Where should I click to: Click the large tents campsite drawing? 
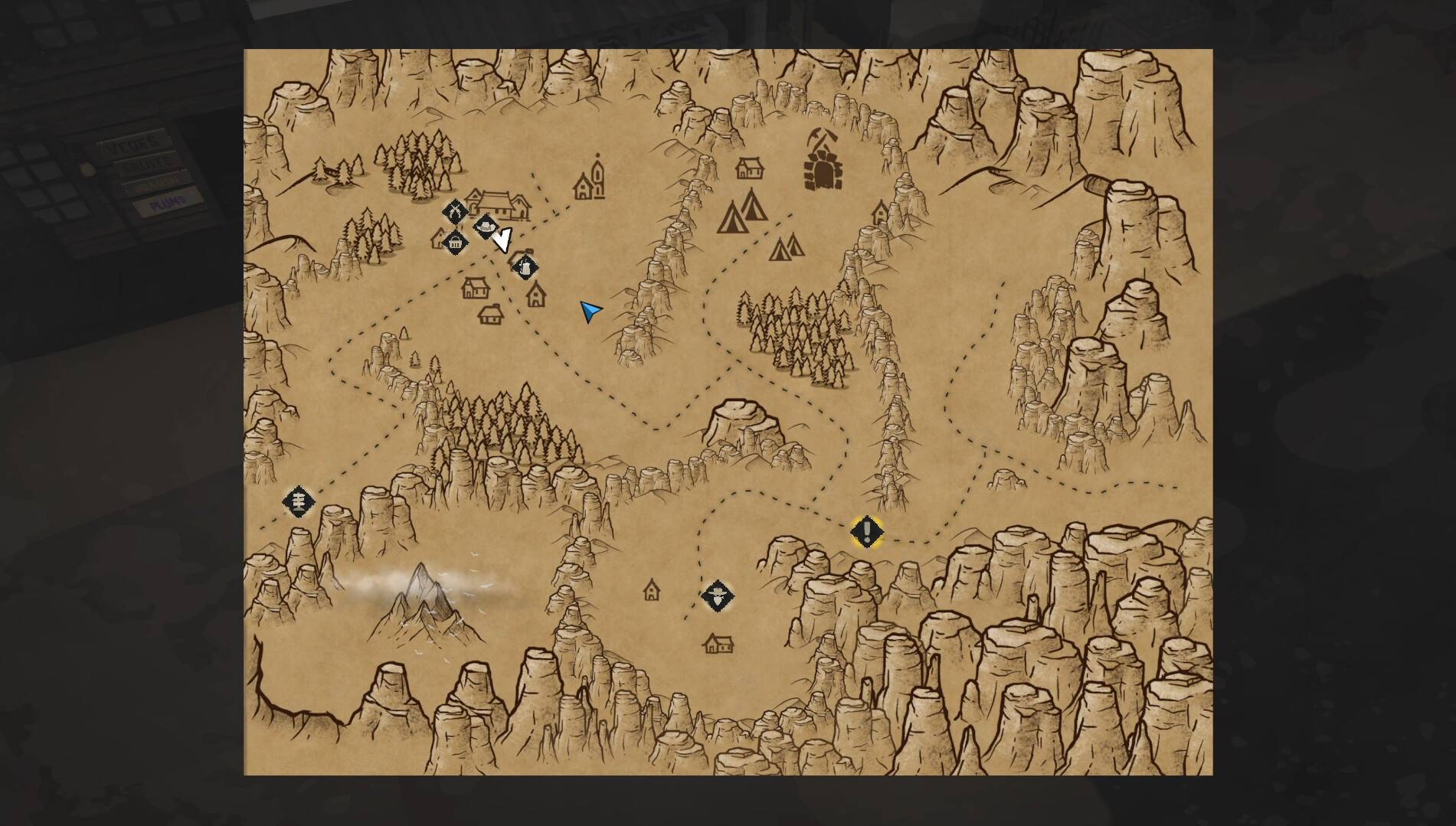click(739, 214)
